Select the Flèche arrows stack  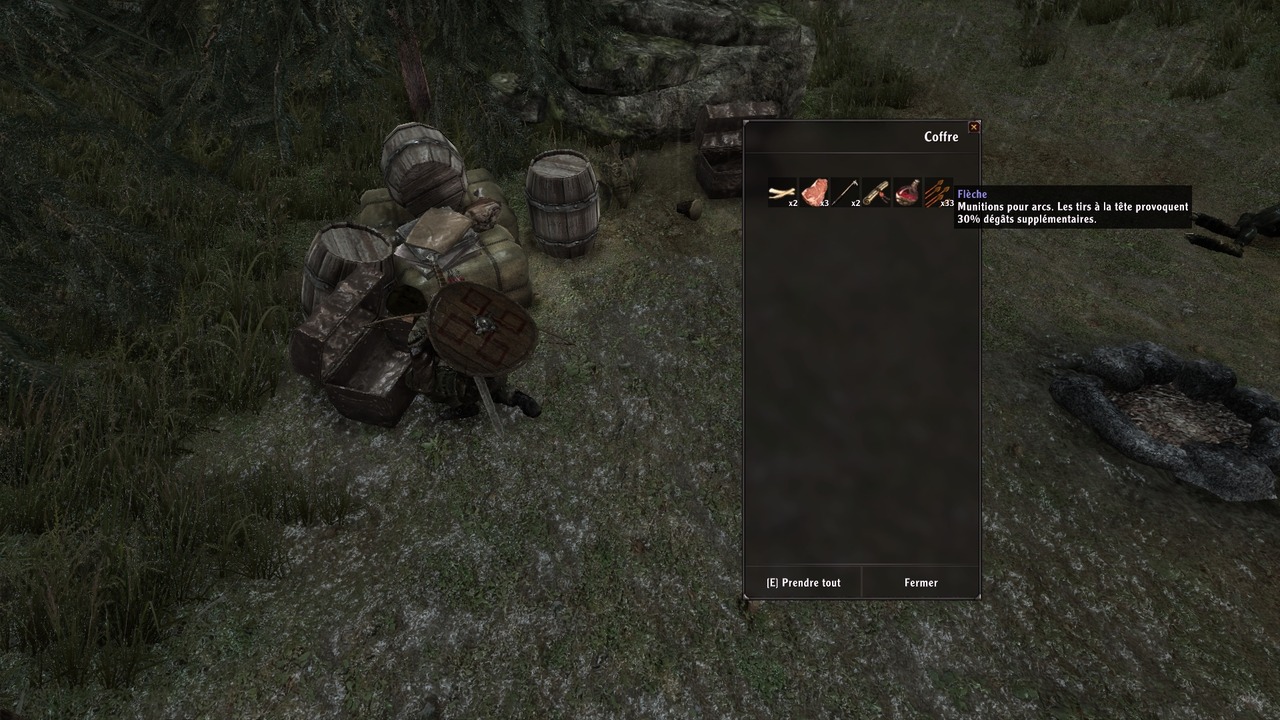coord(938,192)
